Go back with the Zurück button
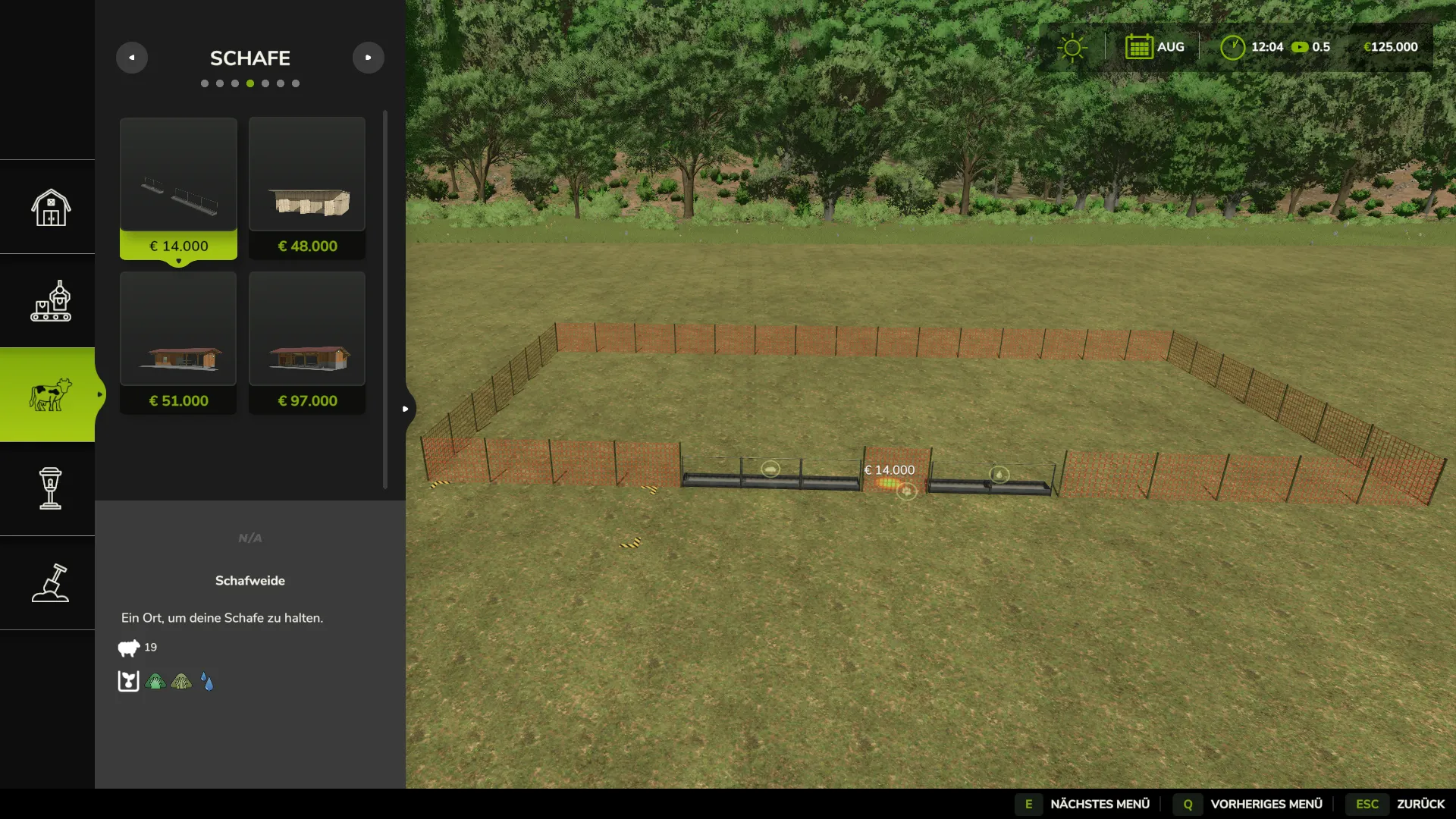Image resolution: width=1456 pixels, height=819 pixels. (1400, 804)
